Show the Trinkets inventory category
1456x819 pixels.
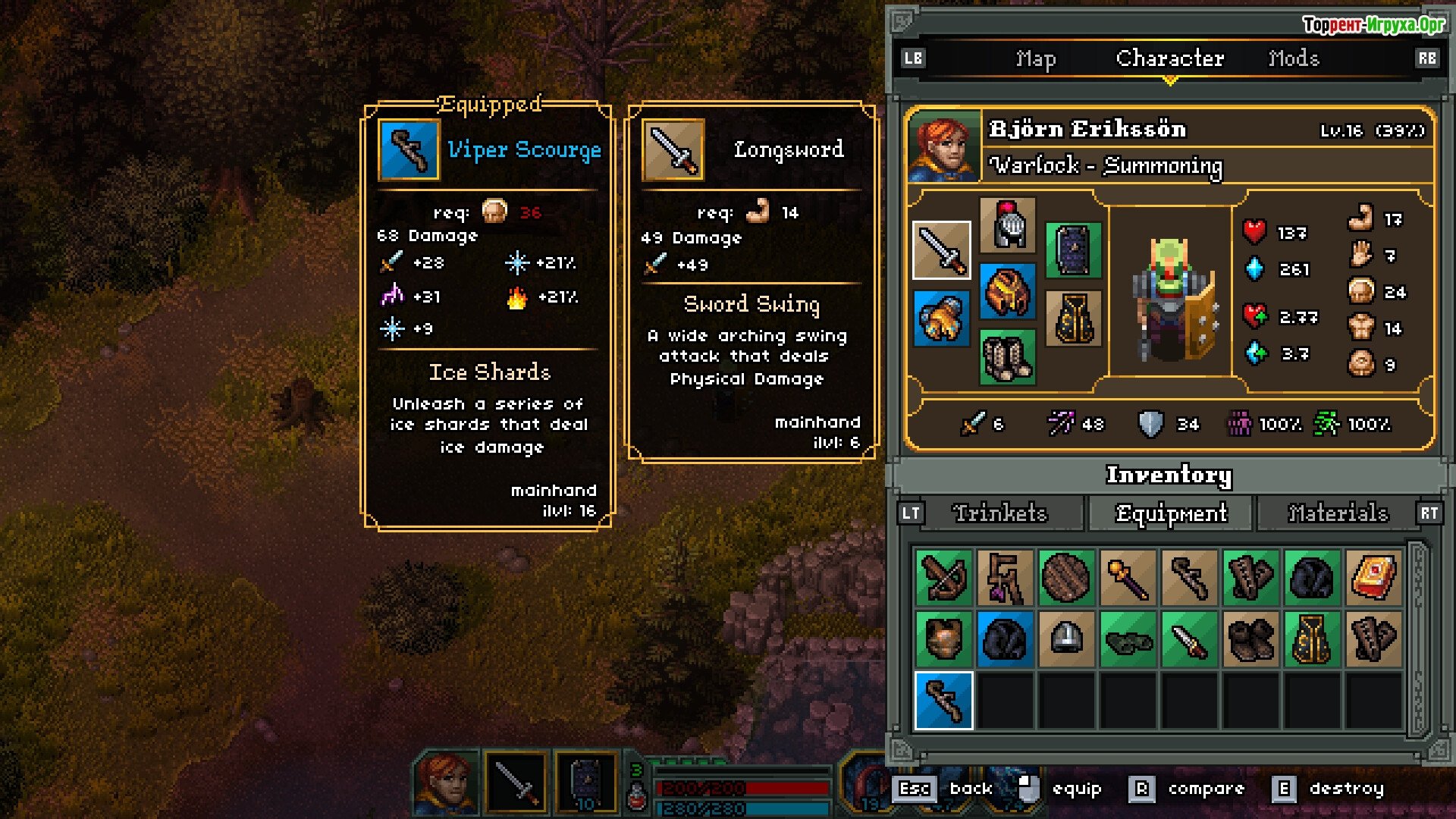pyautogui.click(x=999, y=513)
